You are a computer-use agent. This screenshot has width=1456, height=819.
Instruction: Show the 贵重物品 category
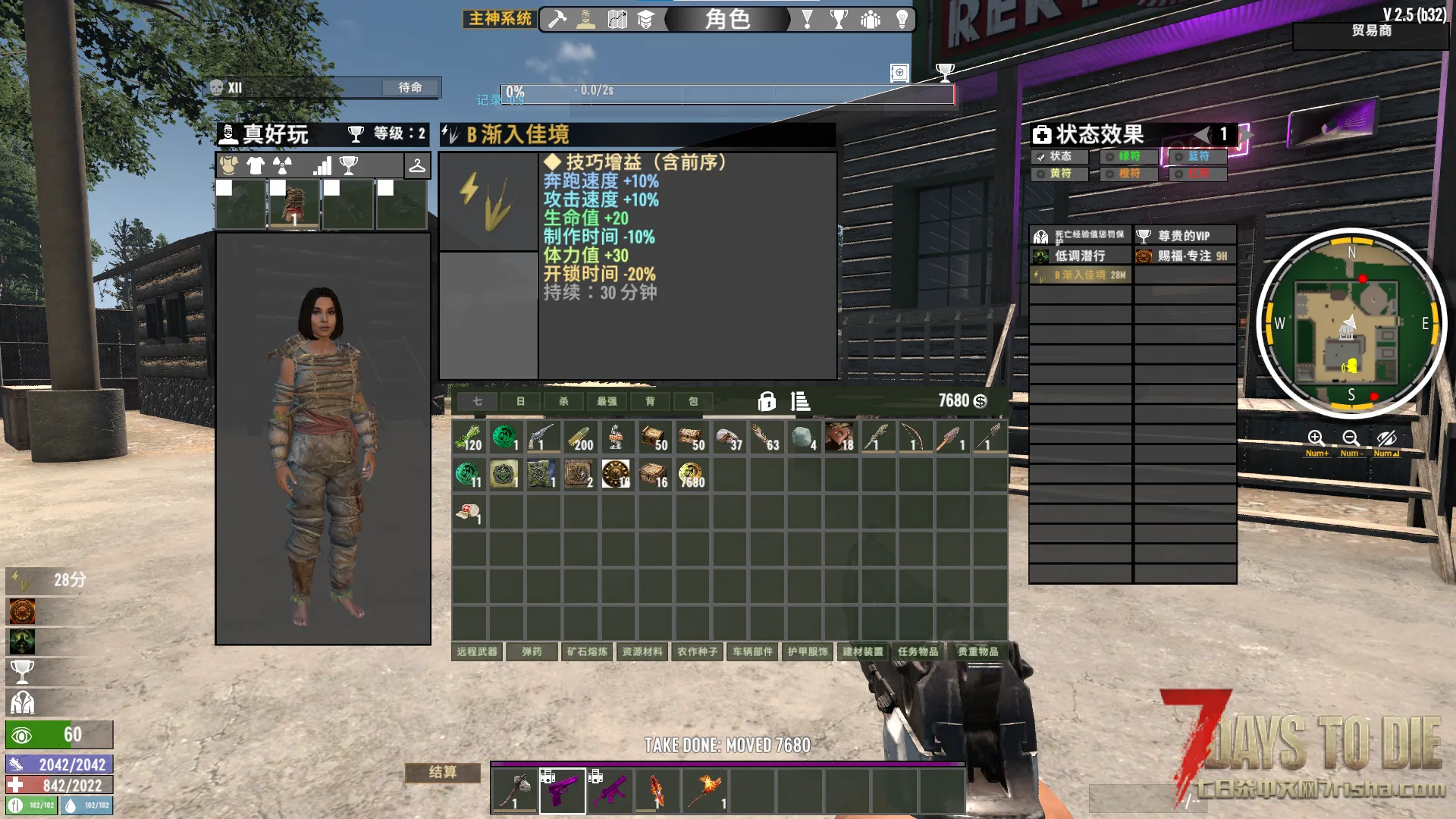977,651
